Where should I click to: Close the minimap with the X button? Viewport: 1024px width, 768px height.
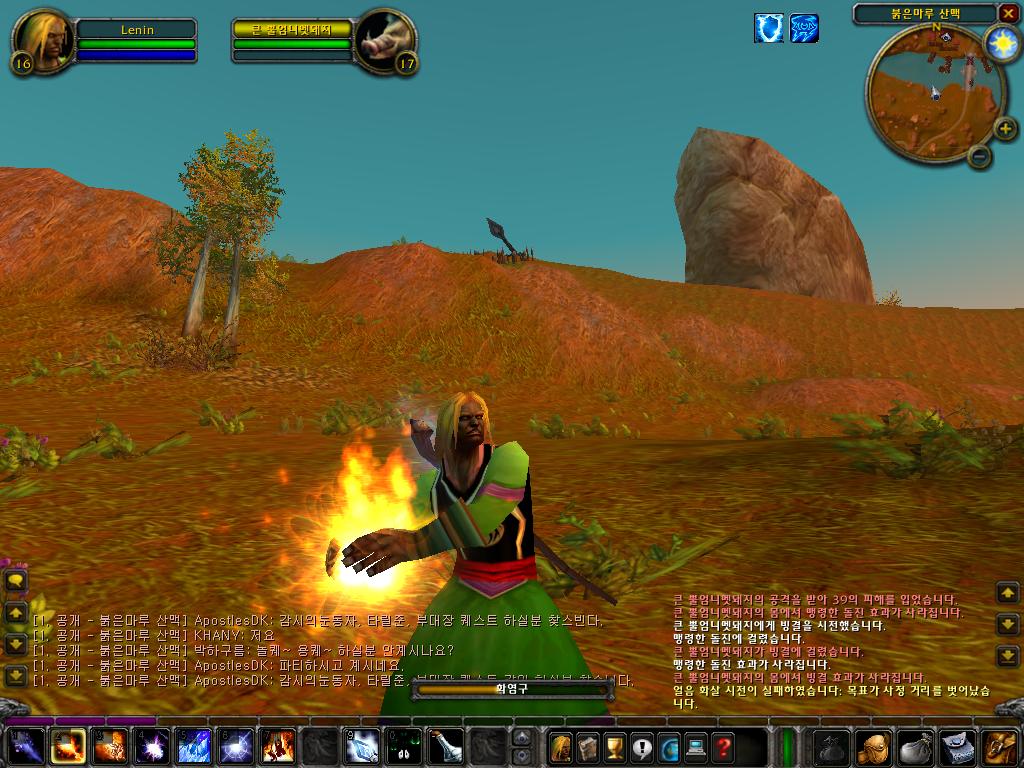(x=1007, y=13)
